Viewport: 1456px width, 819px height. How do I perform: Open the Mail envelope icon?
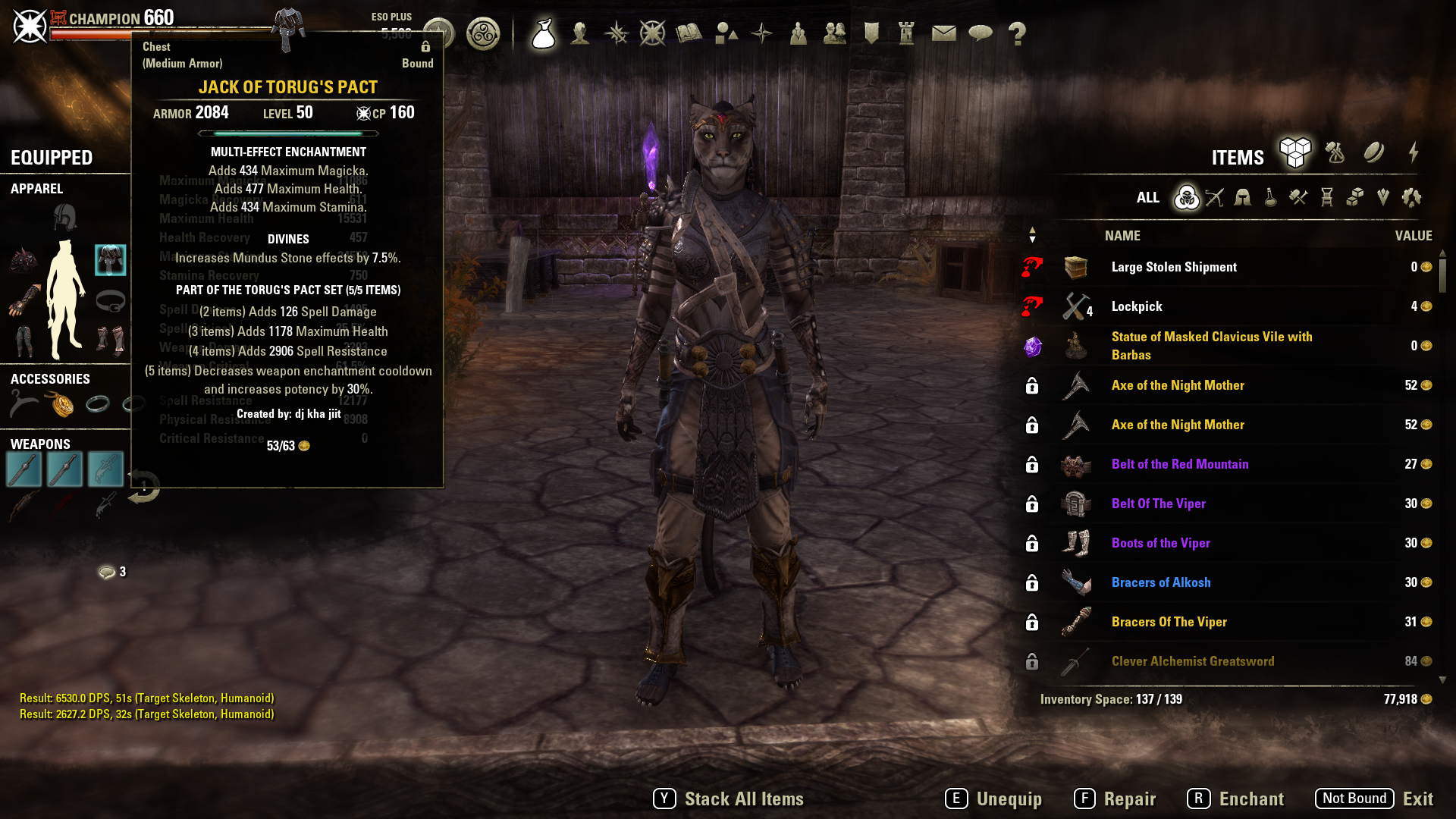click(x=944, y=33)
